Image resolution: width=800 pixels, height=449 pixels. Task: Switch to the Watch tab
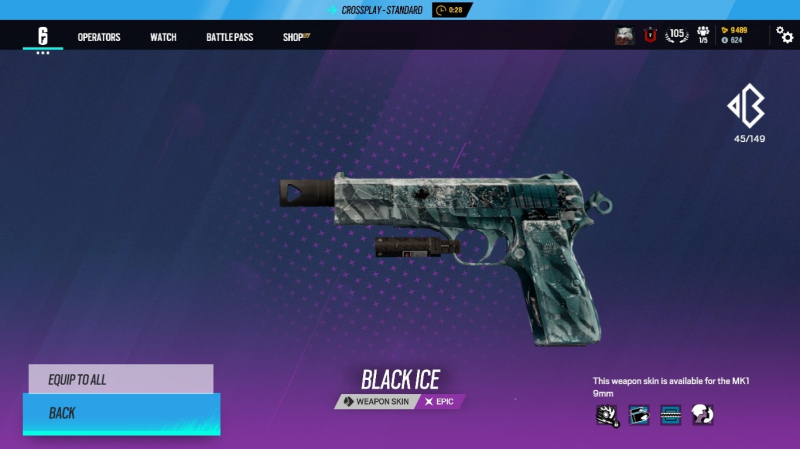point(163,37)
